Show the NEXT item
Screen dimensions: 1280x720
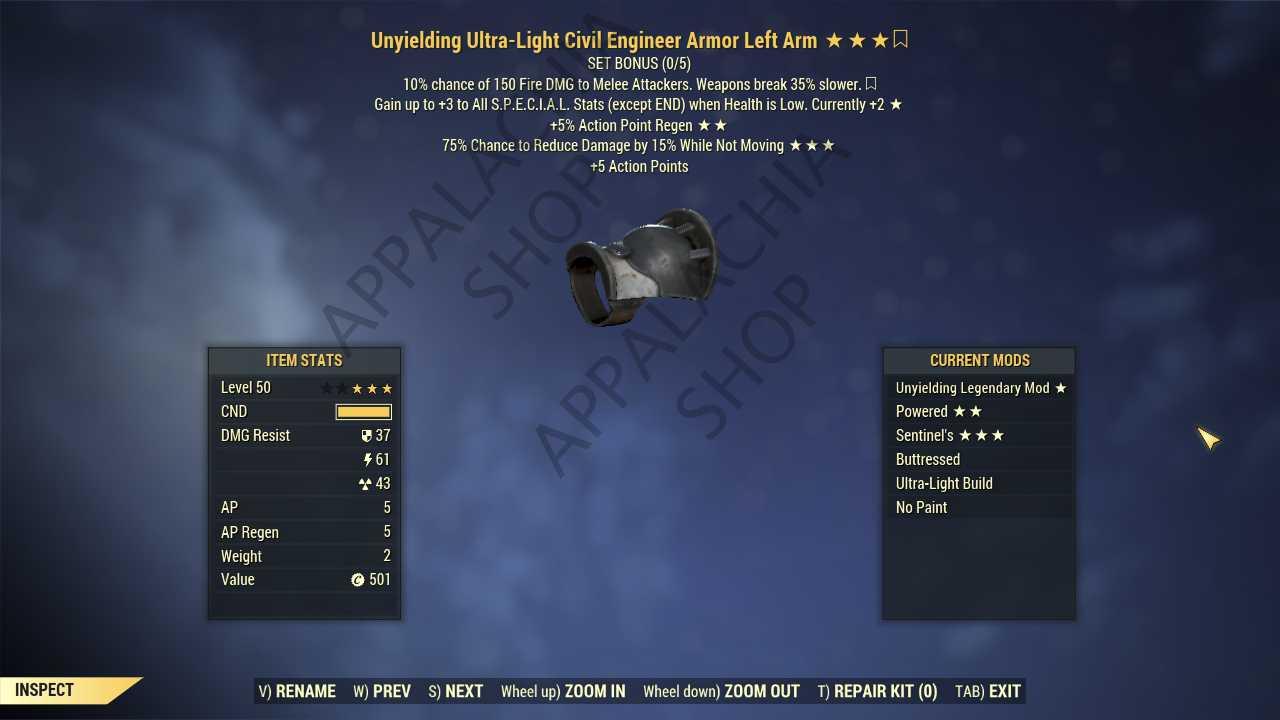455,691
